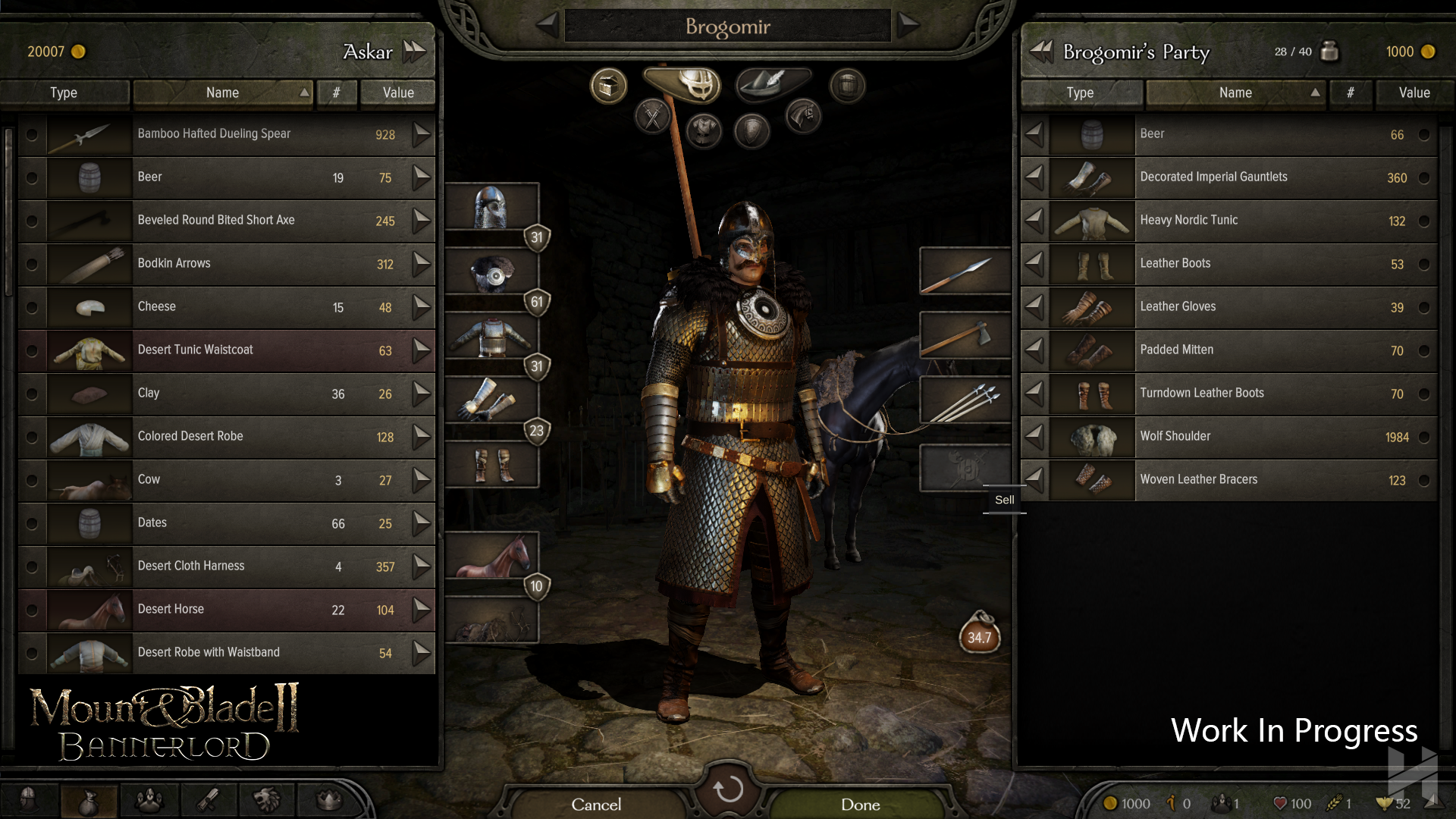Sort party inventory by Value
This screenshot has height=819, width=1456.
[x=1414, y=93]
